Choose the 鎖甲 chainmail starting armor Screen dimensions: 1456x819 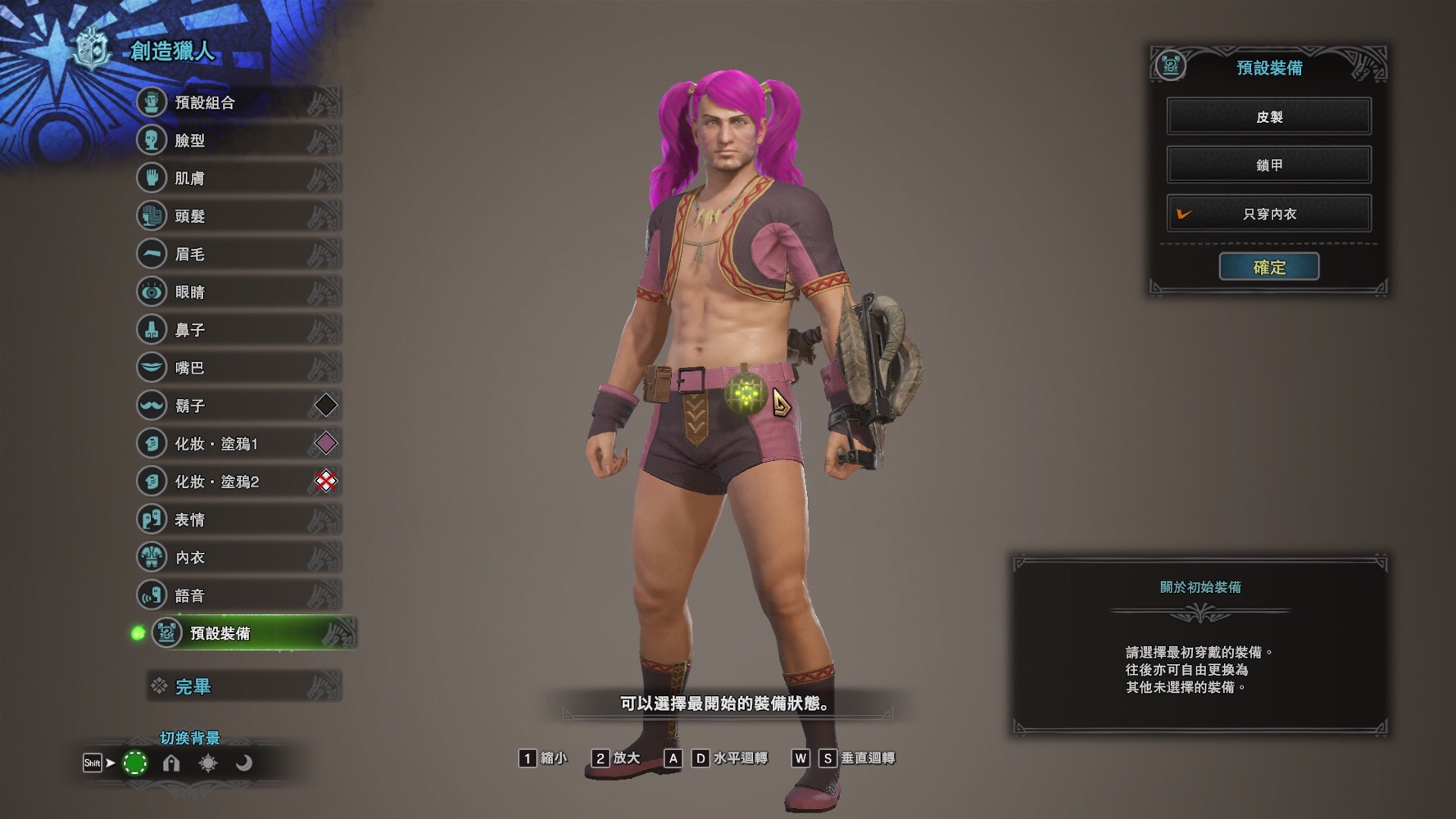[1268, 165]
